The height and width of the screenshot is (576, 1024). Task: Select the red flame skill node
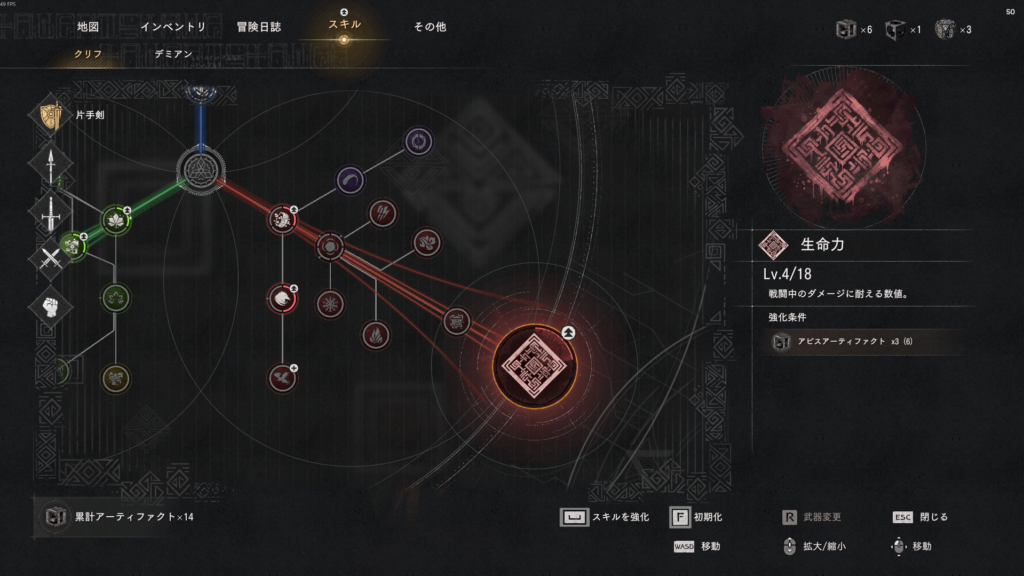click(375, 333)
